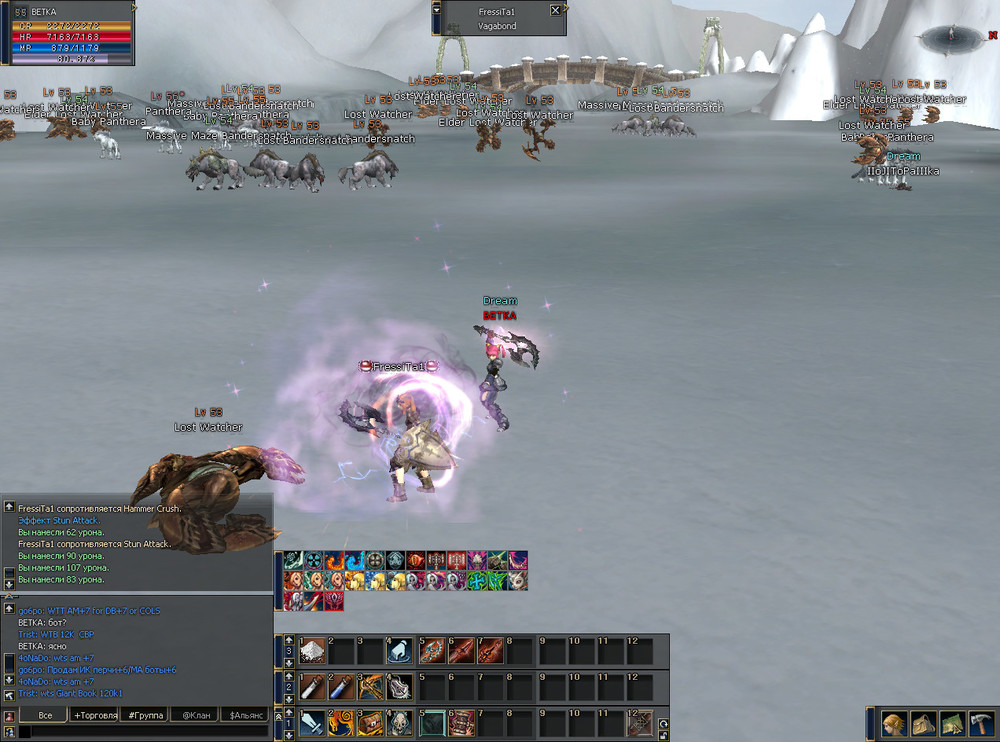Open the $Альянс alliance chat tab
Viewport: 1000px width, 742px height.
point(245,715)
